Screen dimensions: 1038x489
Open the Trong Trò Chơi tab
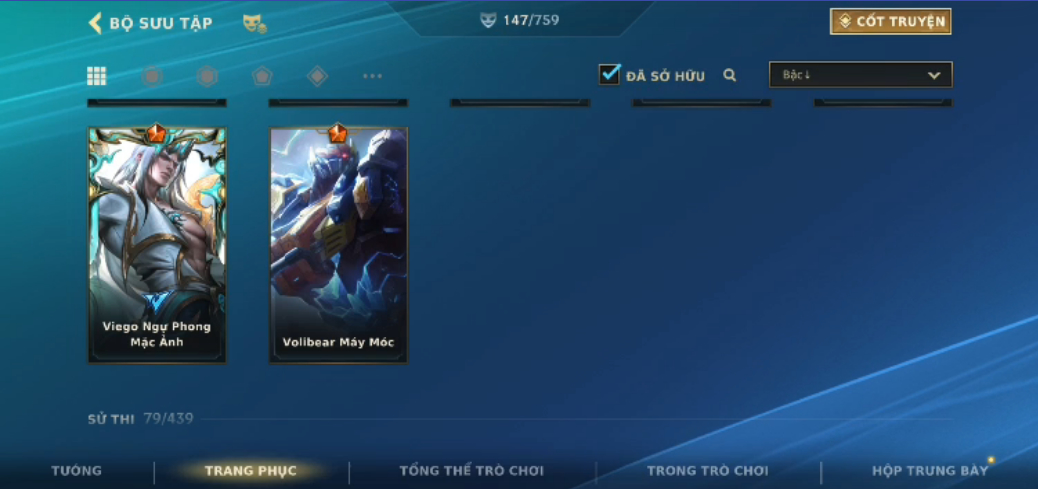708,471
